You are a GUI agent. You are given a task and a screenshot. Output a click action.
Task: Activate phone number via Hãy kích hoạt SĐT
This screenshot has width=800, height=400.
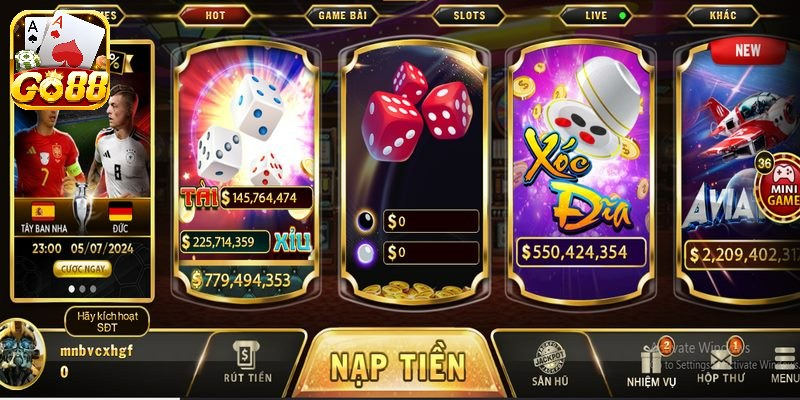click(x=106, y=321)
